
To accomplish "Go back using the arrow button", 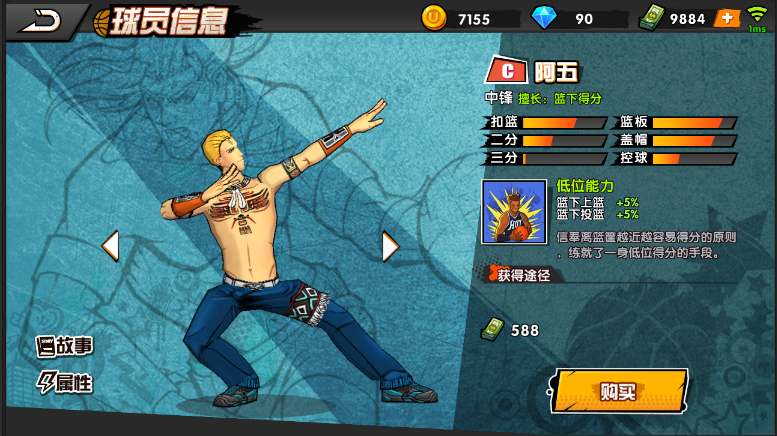I will (x=40, y=20).
